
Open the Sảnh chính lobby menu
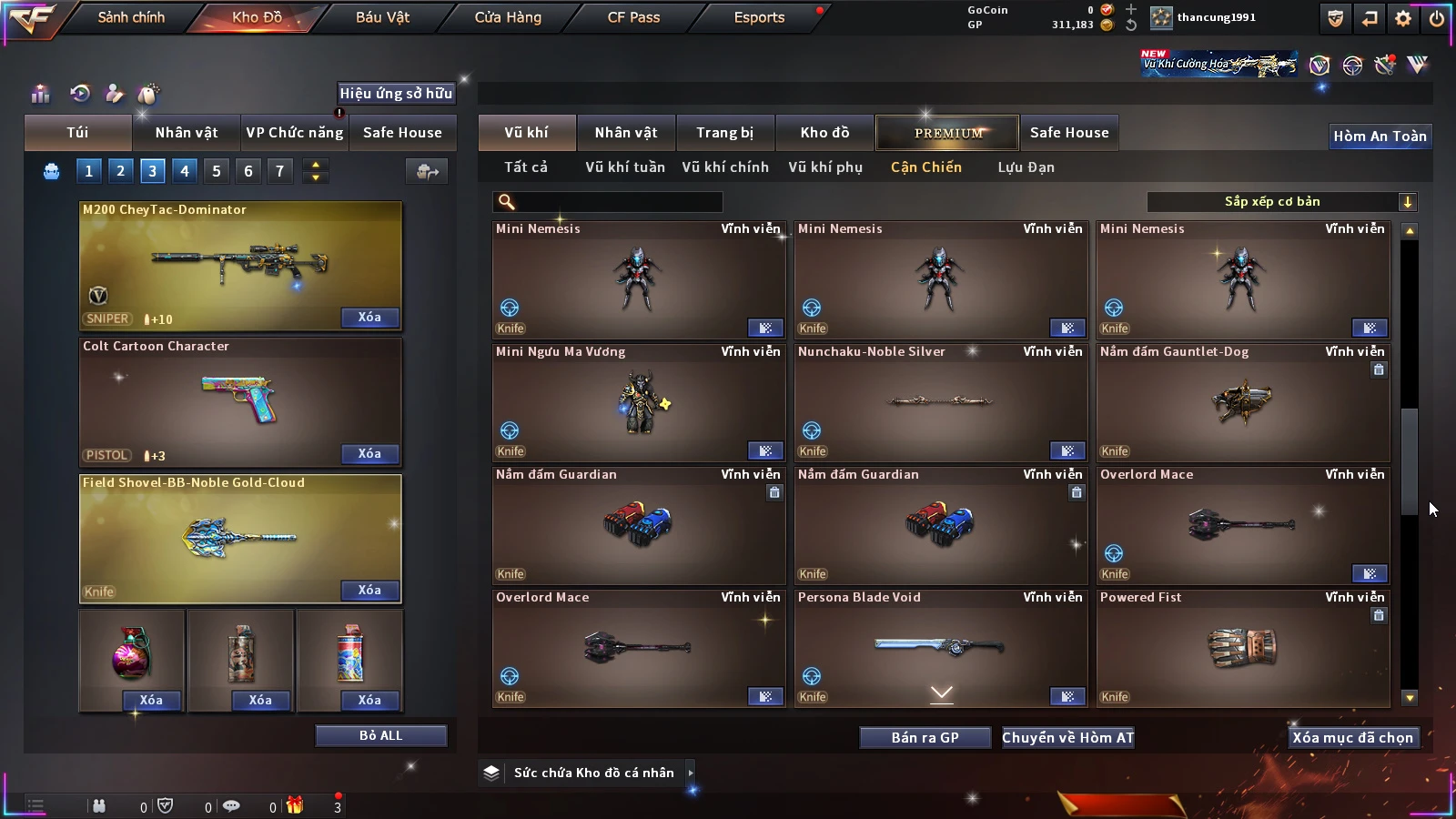coord(131,17)
